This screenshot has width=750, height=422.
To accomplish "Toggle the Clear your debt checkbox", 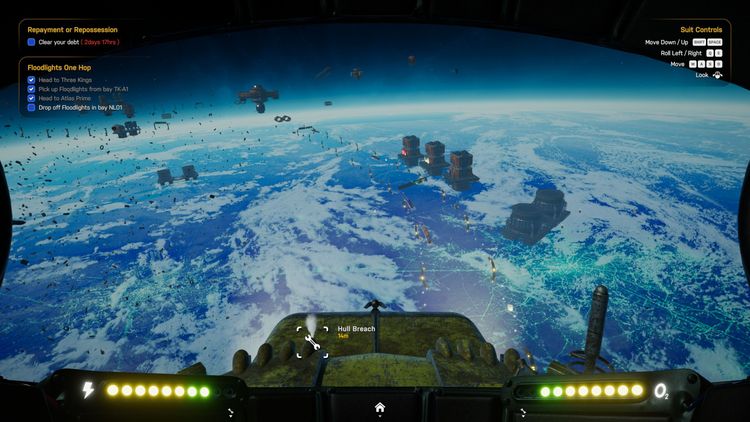I will pos(32,43).
